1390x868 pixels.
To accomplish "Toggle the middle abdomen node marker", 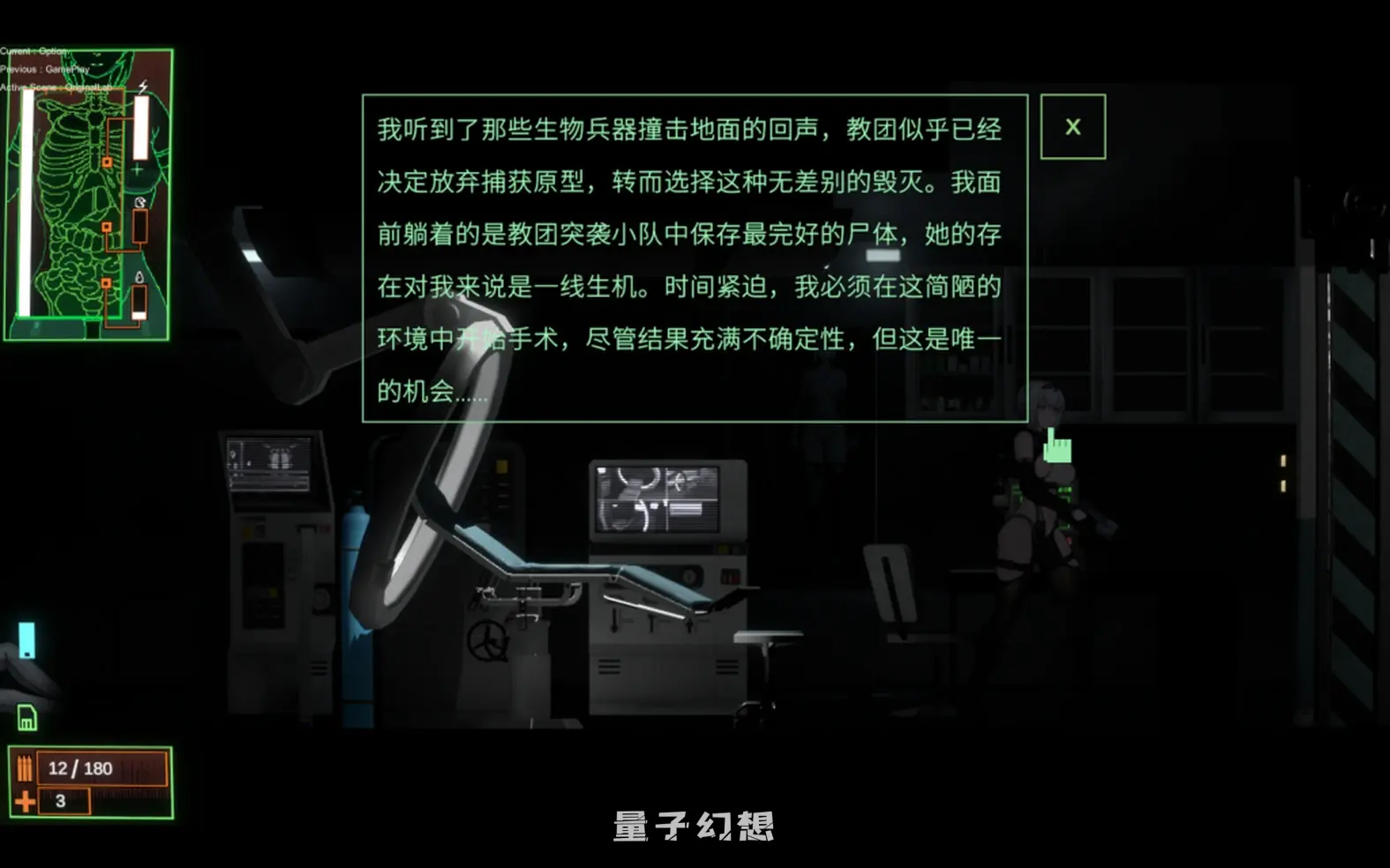I will point(108,228).
